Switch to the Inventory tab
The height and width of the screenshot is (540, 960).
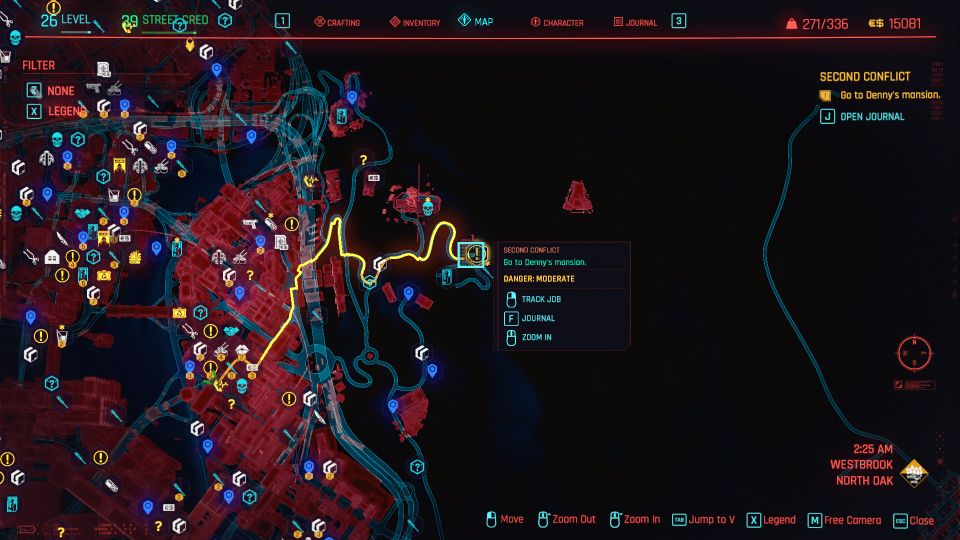(x=414, y=22)
